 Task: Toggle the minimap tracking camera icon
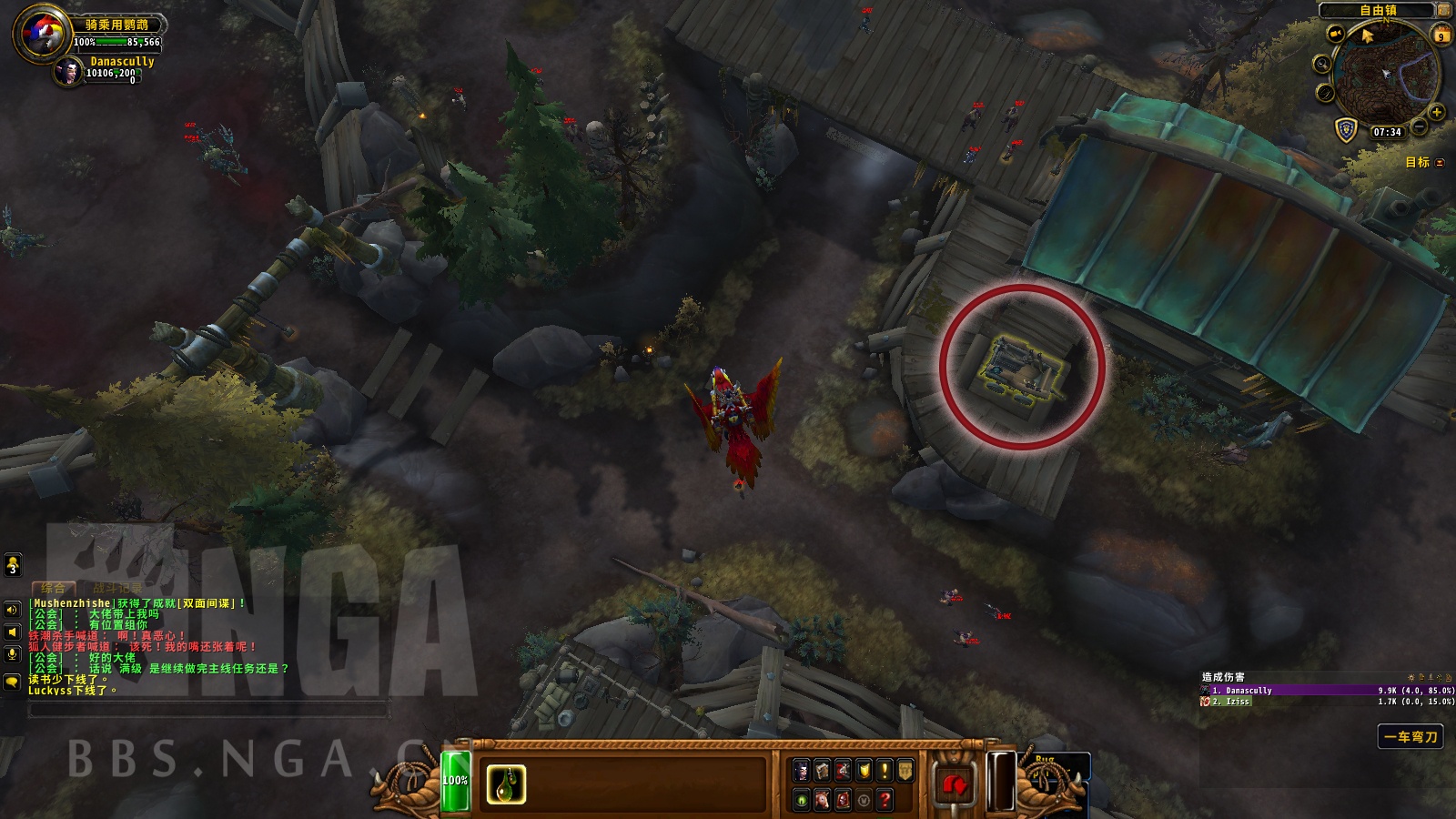coord(1335,33)
